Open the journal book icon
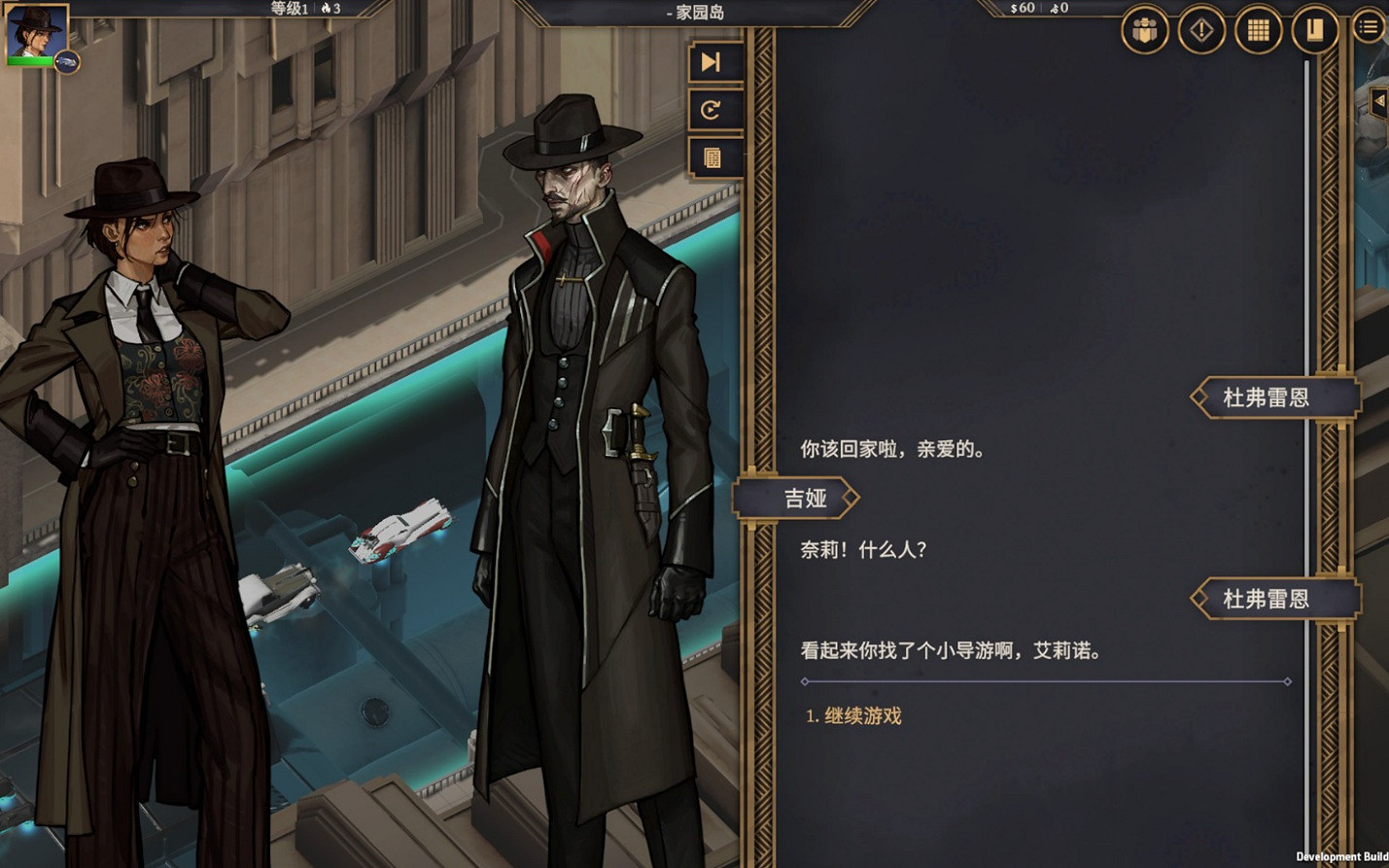 click(1313, 29)
